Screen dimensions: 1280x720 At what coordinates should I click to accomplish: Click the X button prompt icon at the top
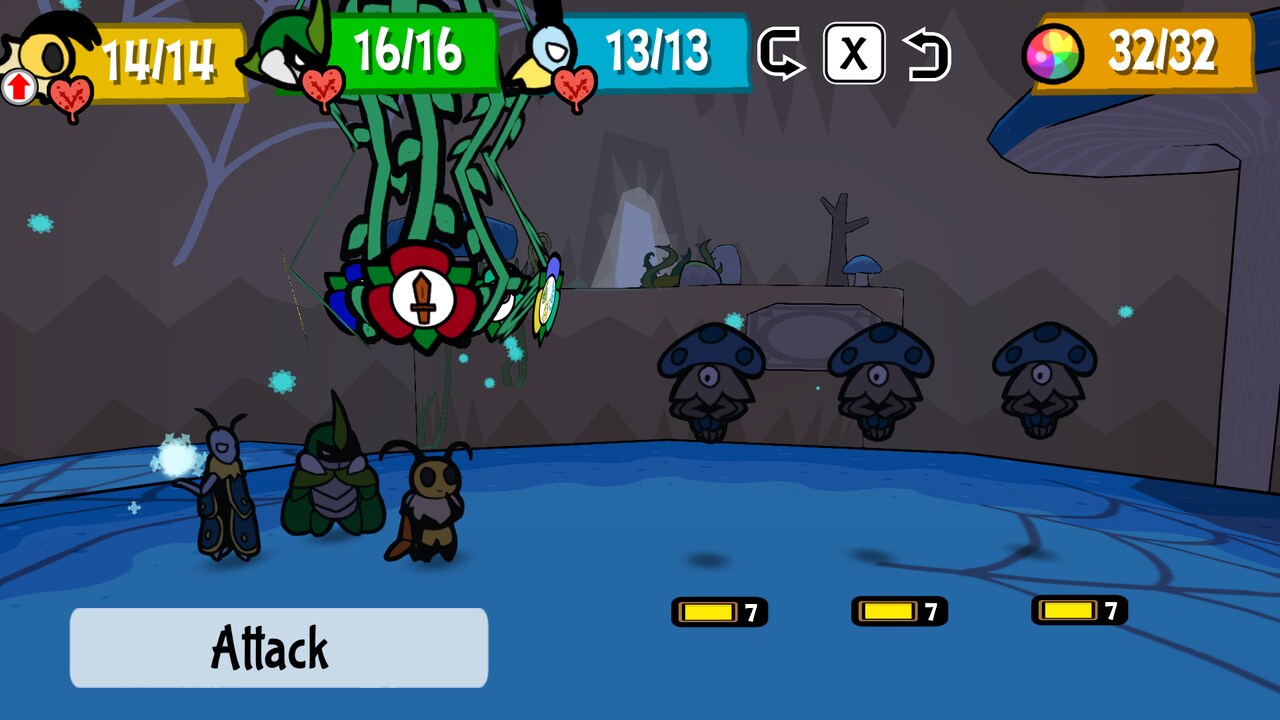[855, 55]
